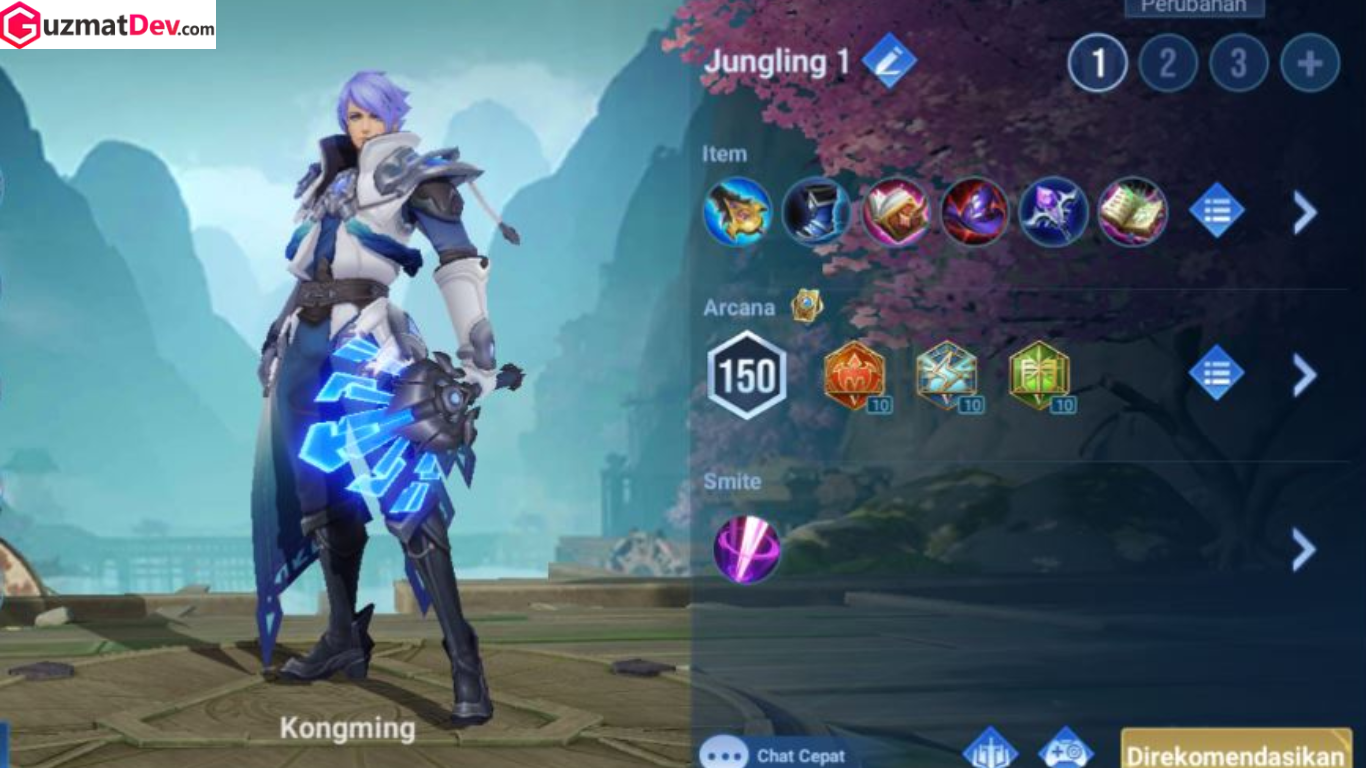Screen dimensions: 1366x768
Task: Rename the Jungling 1 build with pencil icon
Action: pyautogui.click(x=889, y=61)
